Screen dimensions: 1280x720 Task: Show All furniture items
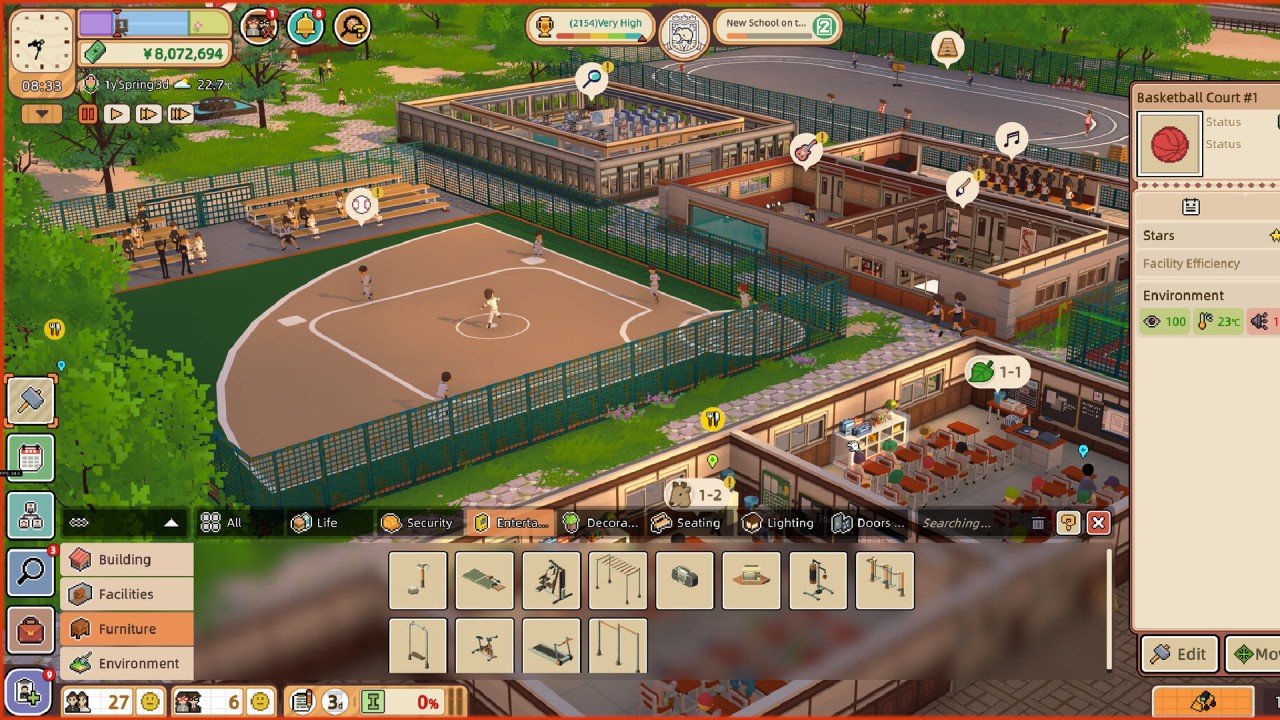(x=222, y=523)
